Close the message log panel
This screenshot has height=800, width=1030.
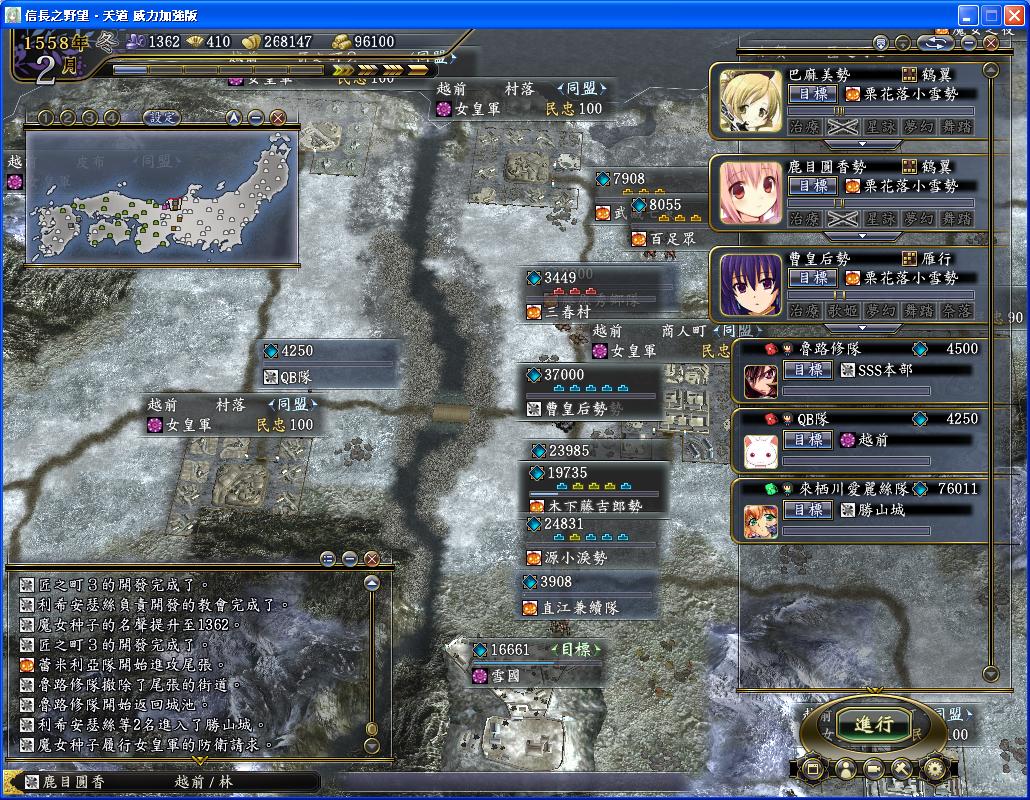(x=372, y=558)
